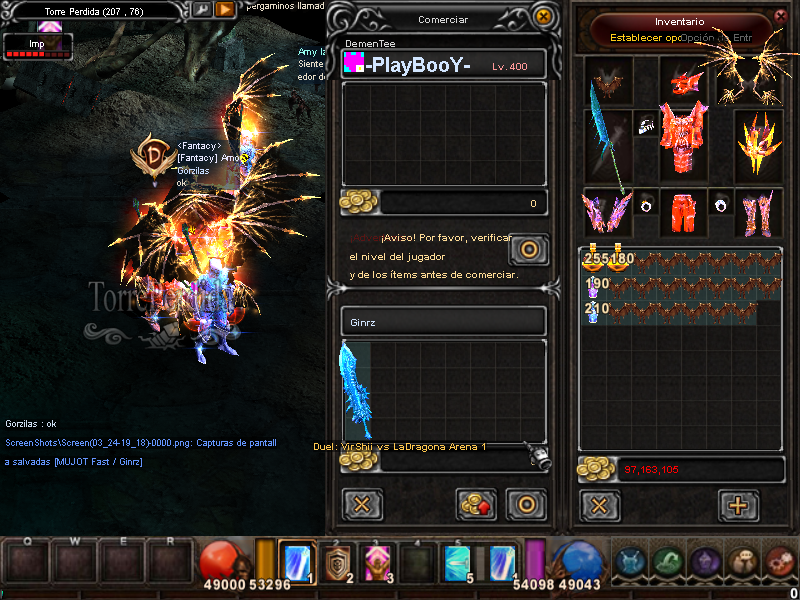Viewport: 800px width, 600px height.
Task: Select the equipped gloves slot
Action: 607,211
